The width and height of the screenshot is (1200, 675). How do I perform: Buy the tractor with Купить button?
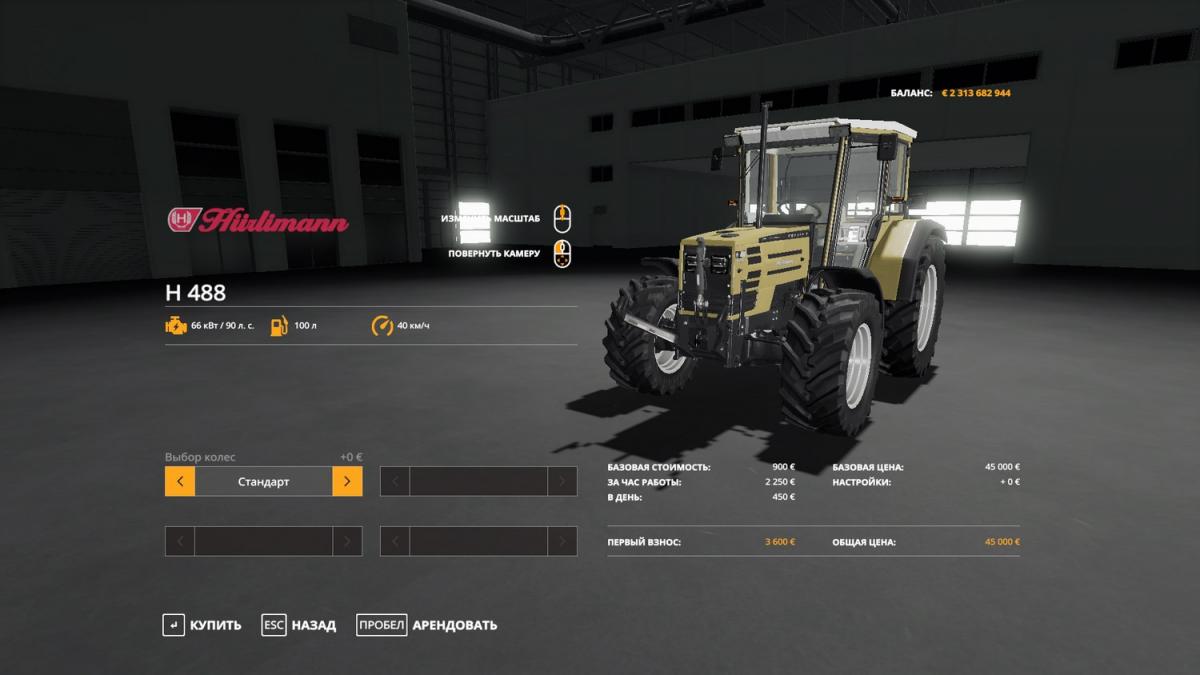coord(203,625)
